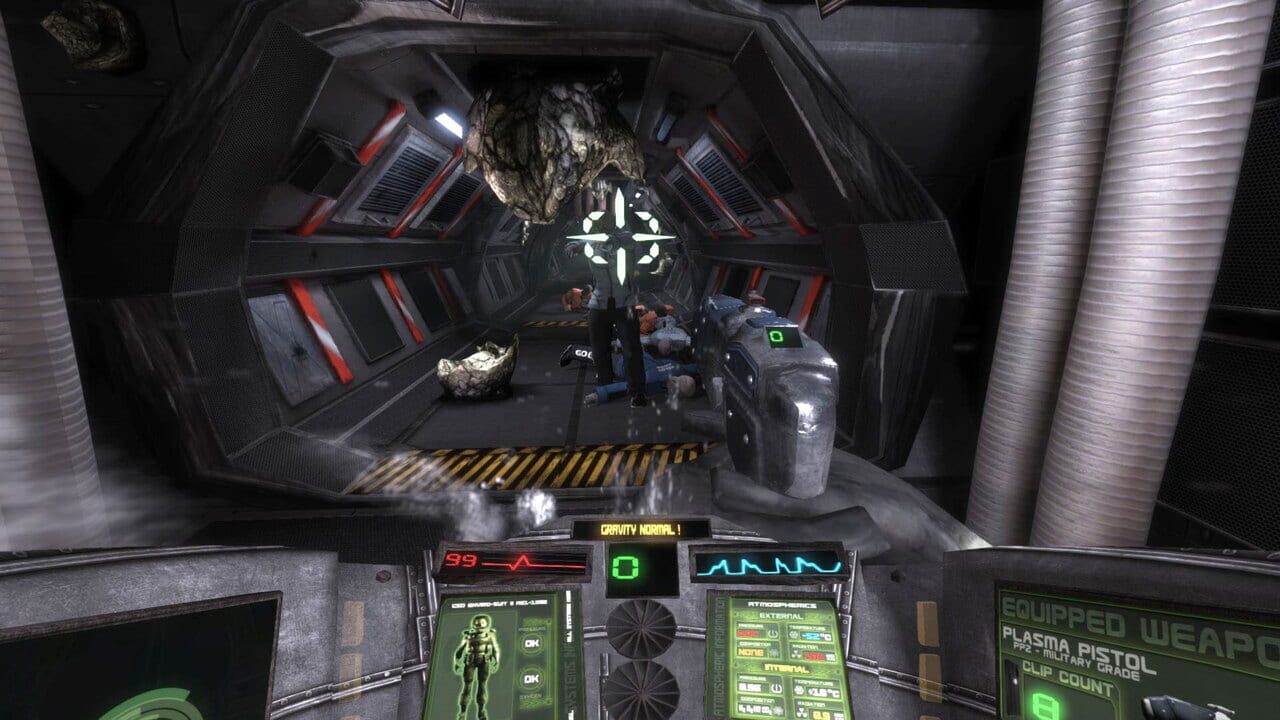
Task: Expand the INTERNAL atmospherics section
Action: coord(786,668)
